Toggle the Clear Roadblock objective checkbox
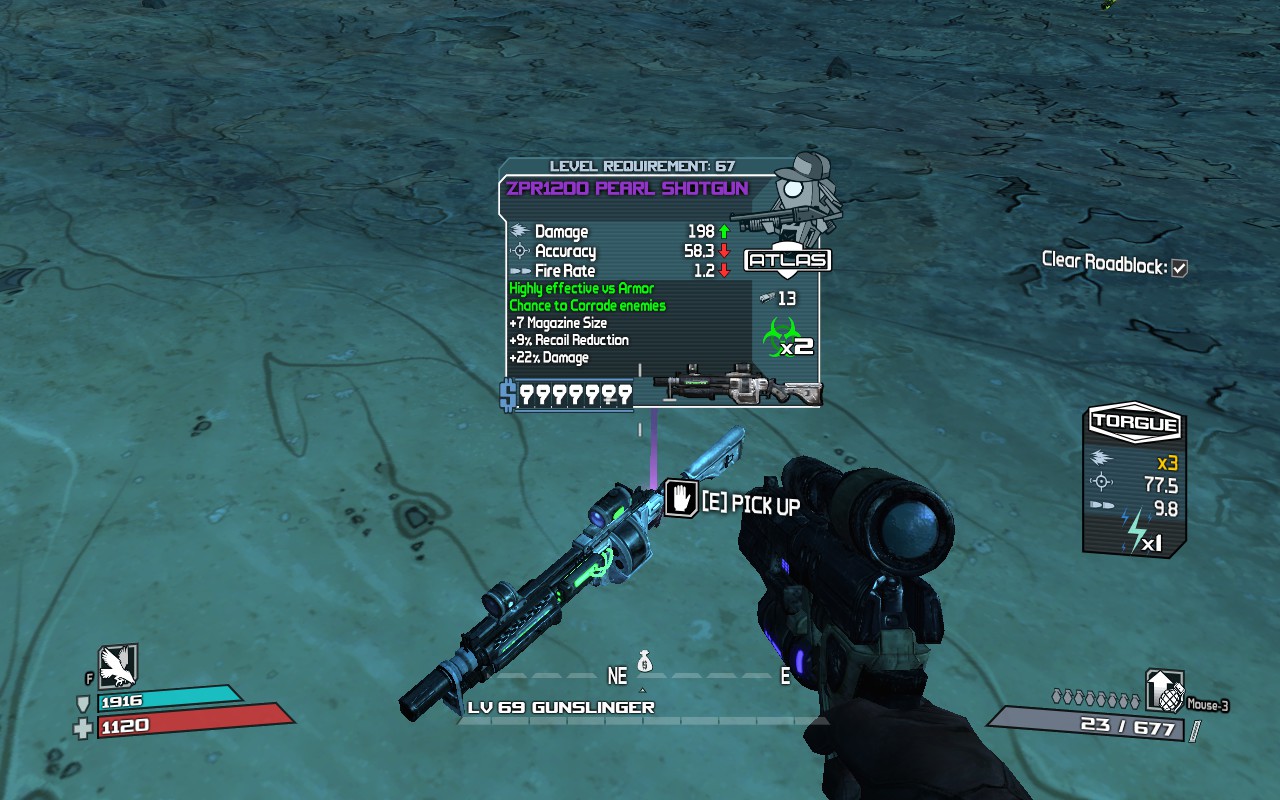1280x800 pixels. (1179, 268)
